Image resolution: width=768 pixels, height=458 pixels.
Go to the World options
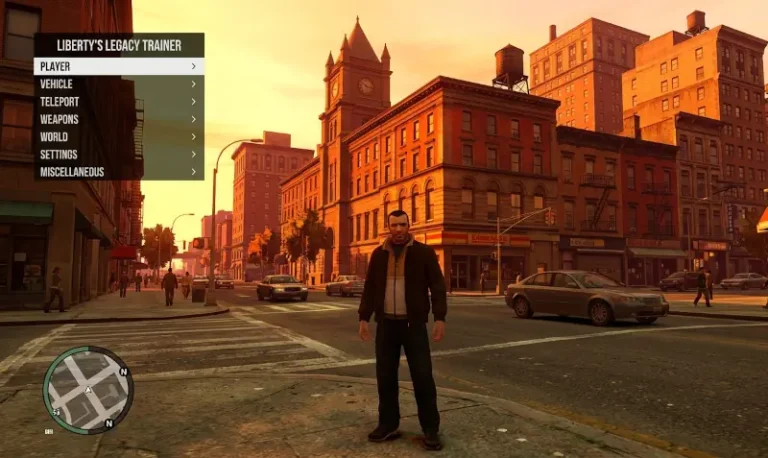pyautogui.click(x=118, y=137)
